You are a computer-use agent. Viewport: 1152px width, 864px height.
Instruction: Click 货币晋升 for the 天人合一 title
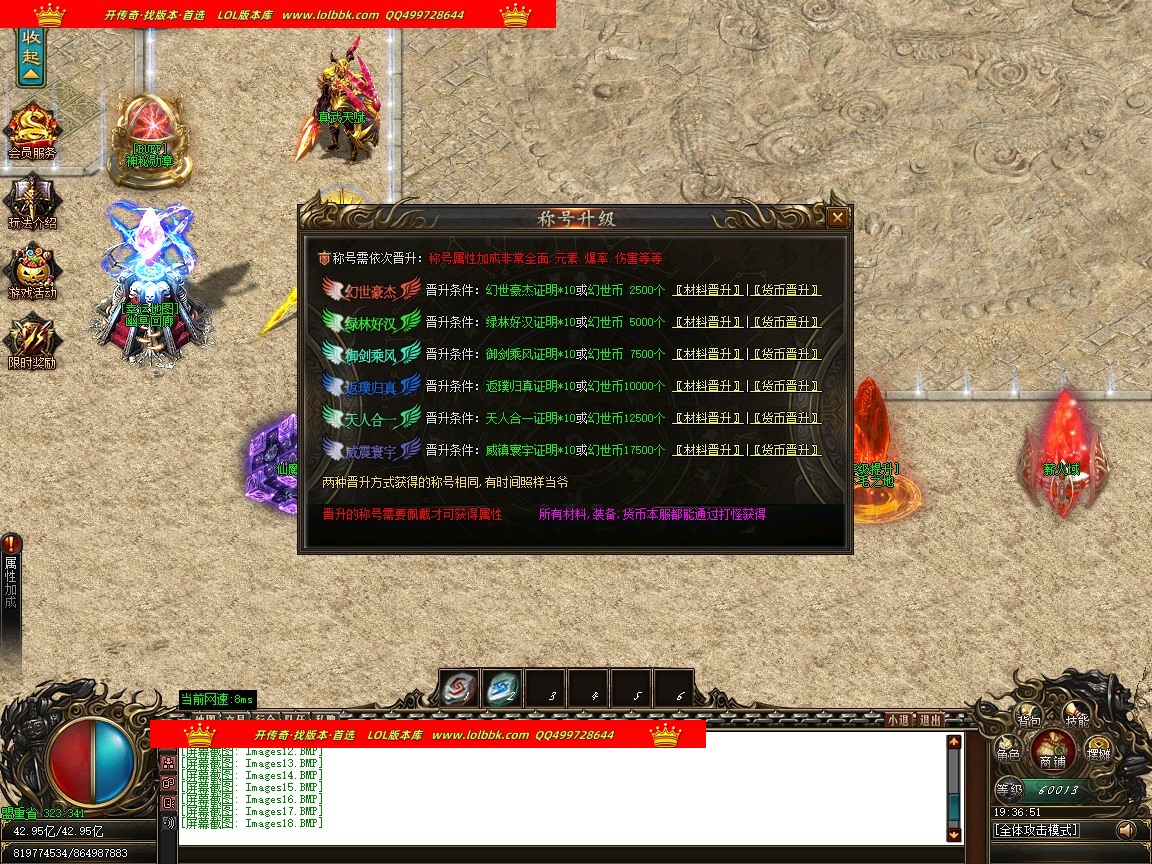(786, 418)
